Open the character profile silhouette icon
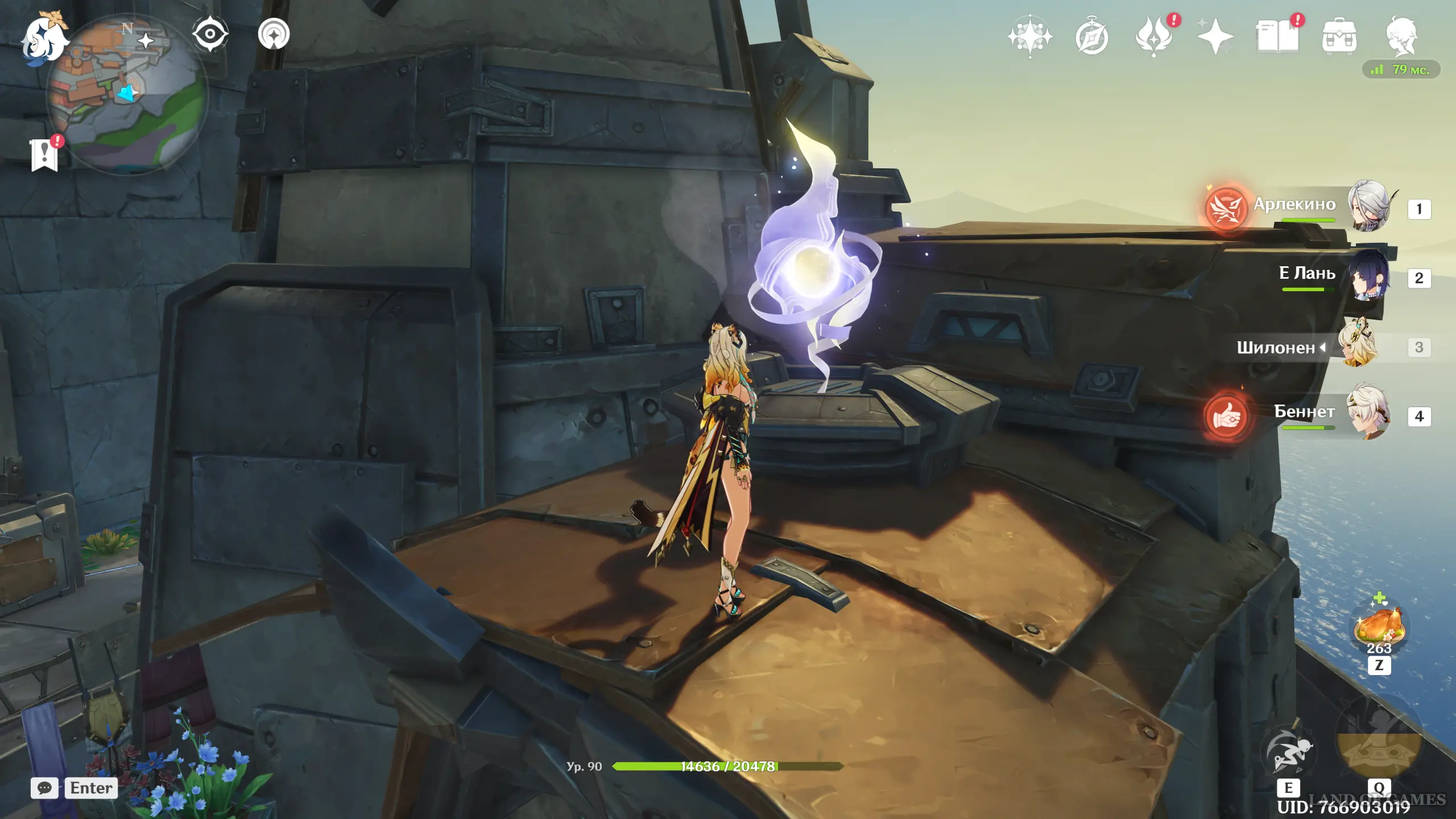 tap(1401, 36)
